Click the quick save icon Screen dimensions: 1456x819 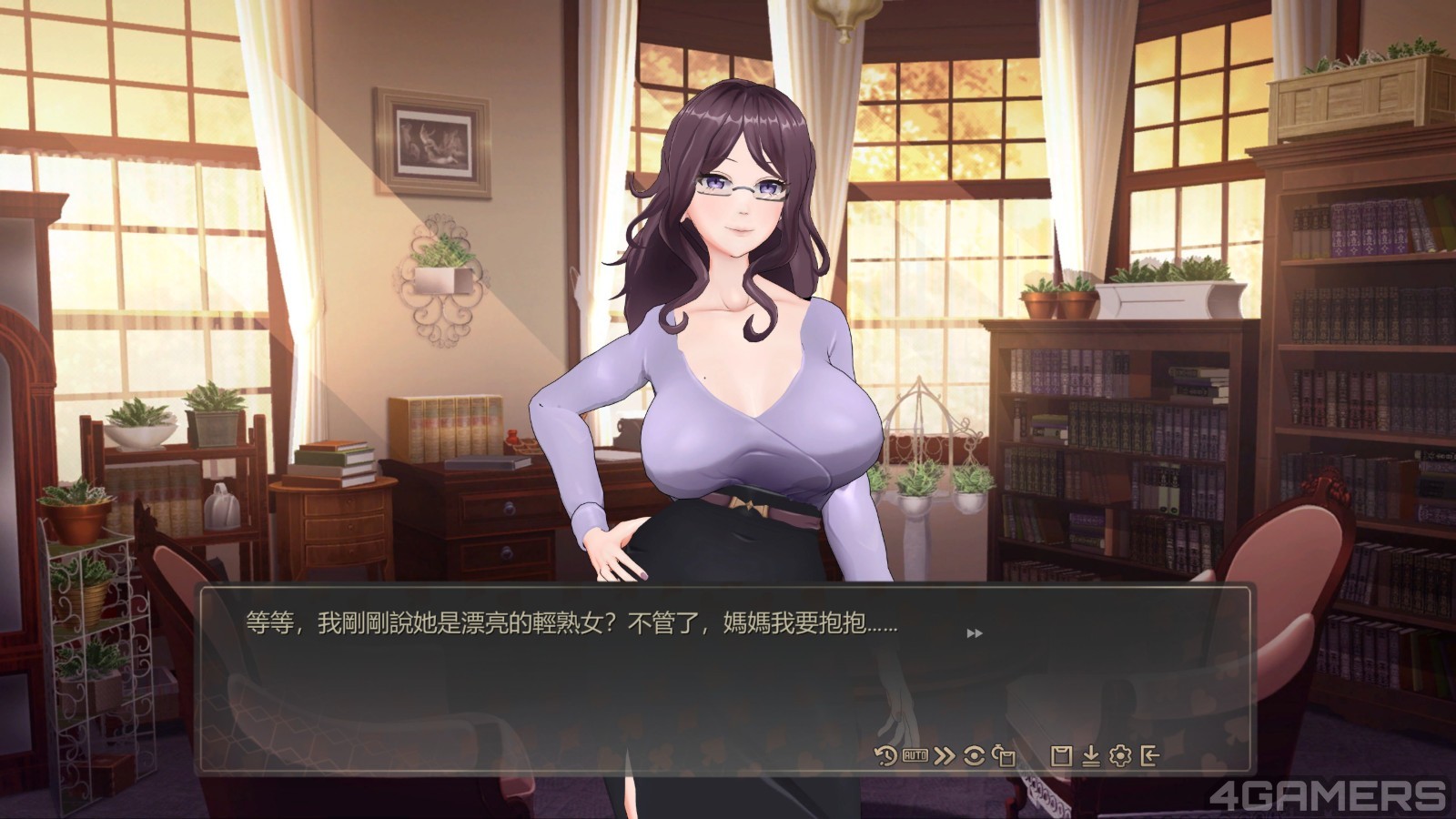pyautogui.click(x=1004, y=755)
